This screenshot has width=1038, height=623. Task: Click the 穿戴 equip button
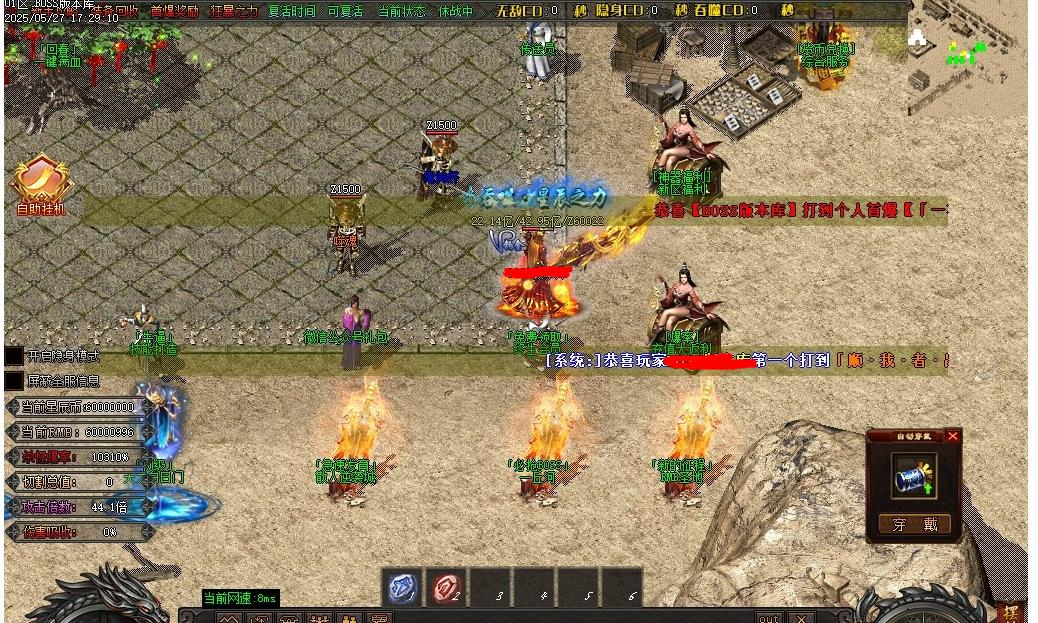tap(914, 524)
